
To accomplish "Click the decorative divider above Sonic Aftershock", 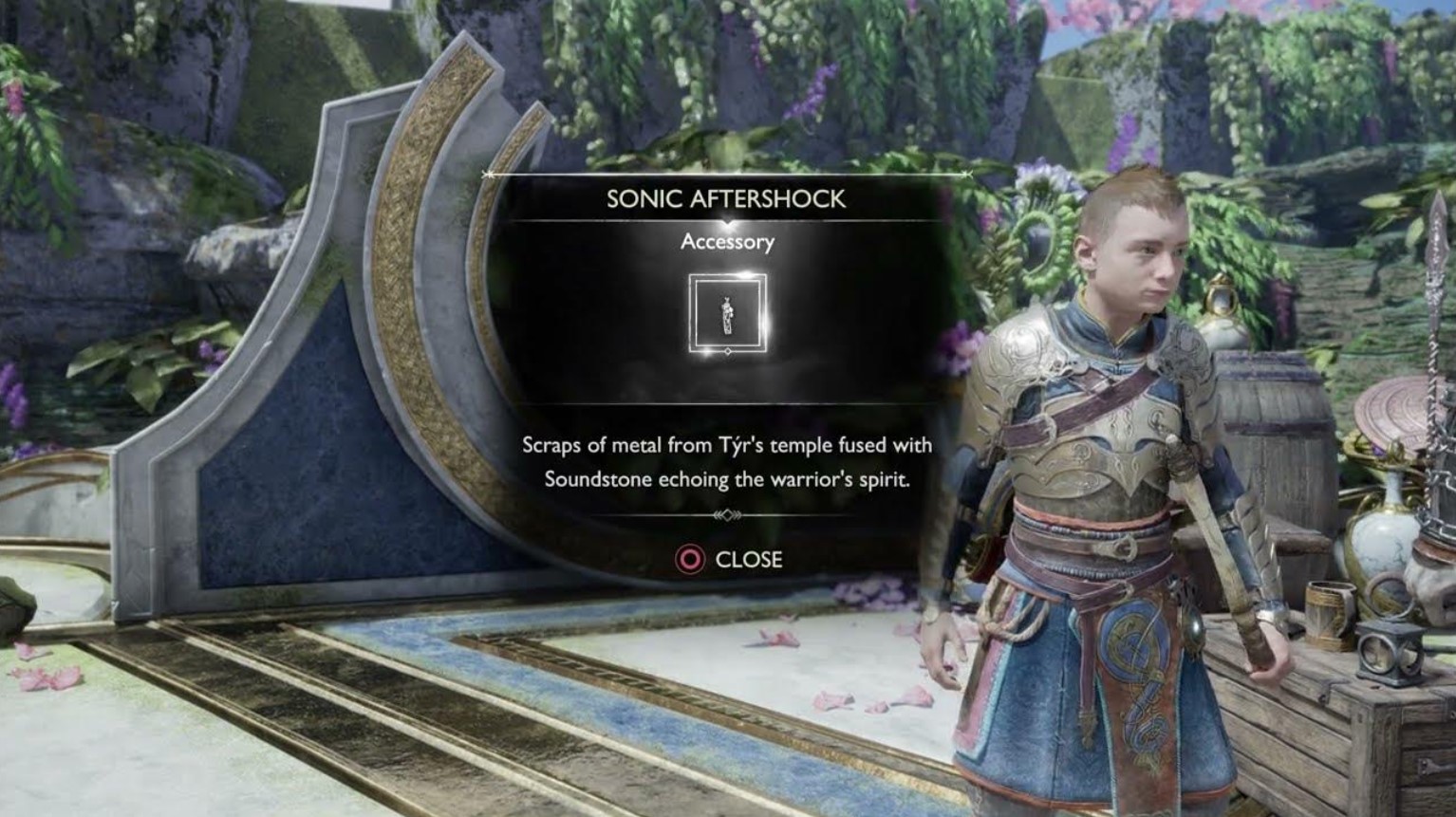I will (727, 176).
